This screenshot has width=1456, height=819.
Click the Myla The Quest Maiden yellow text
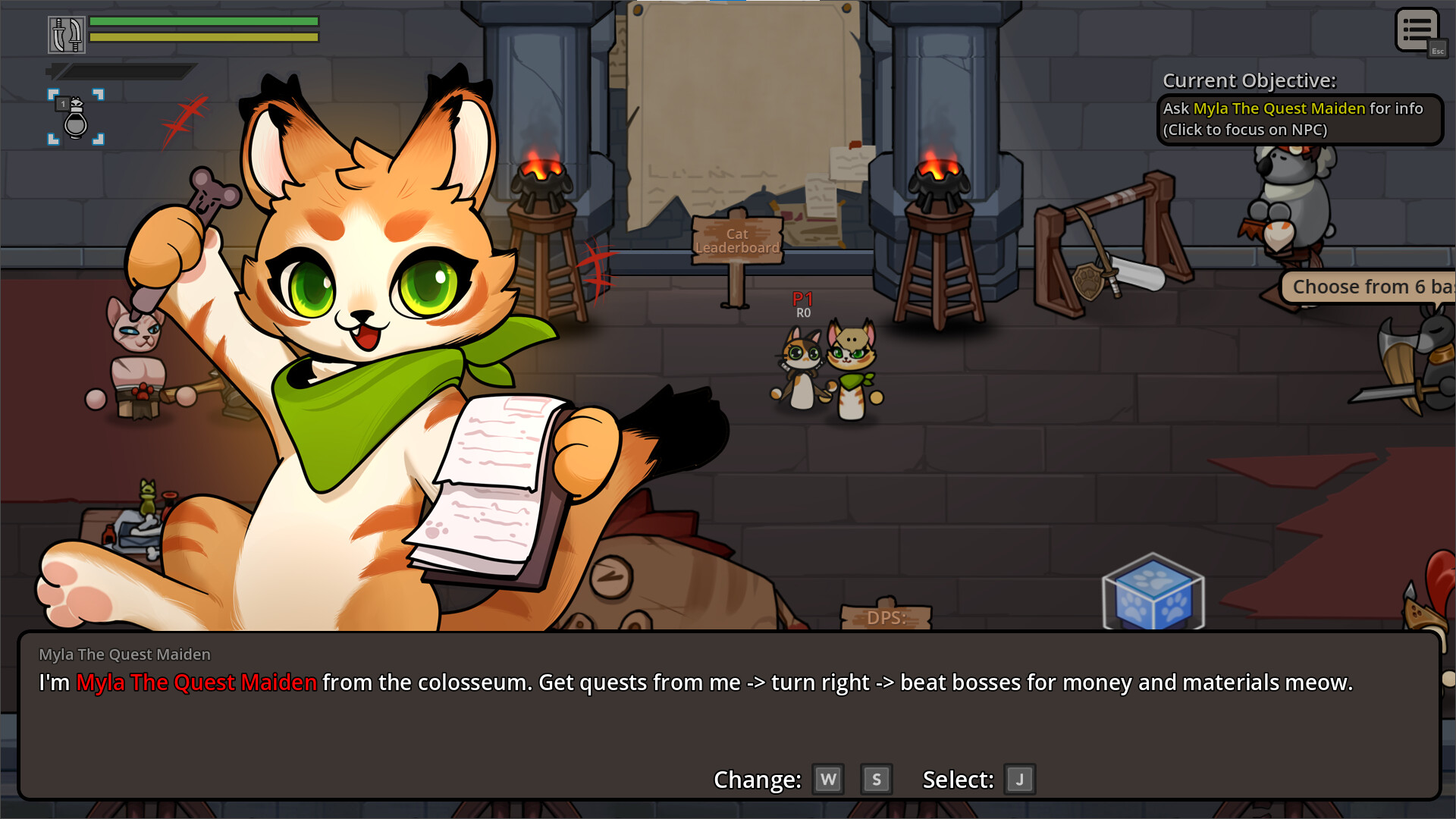click(x=1279, y=108)
